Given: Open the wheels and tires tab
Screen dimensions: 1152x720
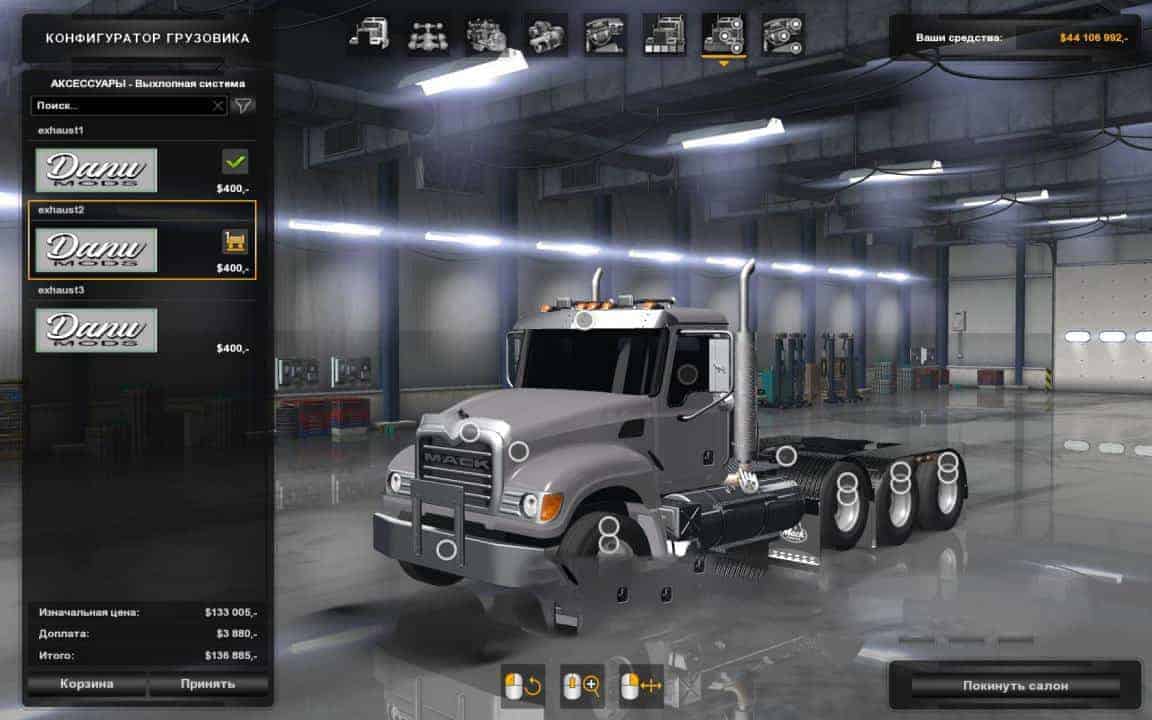Looking at the screenshot, I should 782,34.
